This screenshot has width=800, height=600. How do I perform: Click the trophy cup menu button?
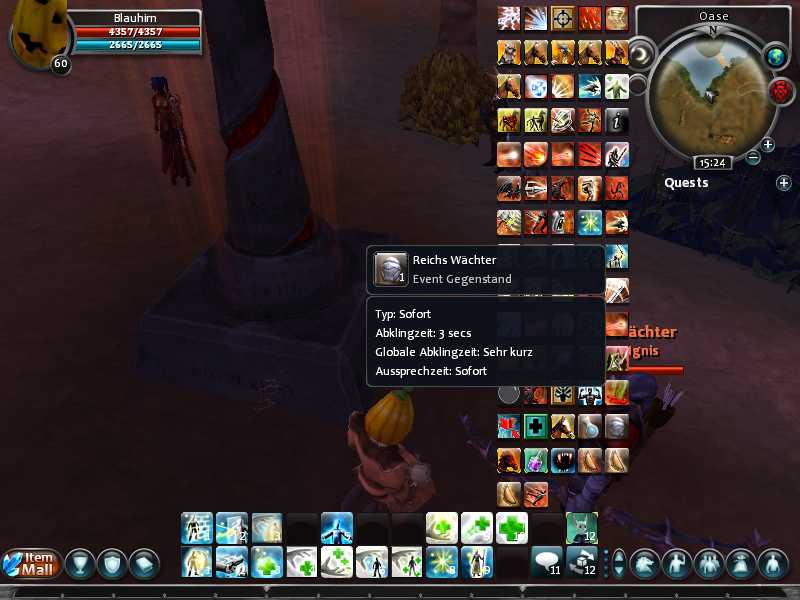click(80, 564)
